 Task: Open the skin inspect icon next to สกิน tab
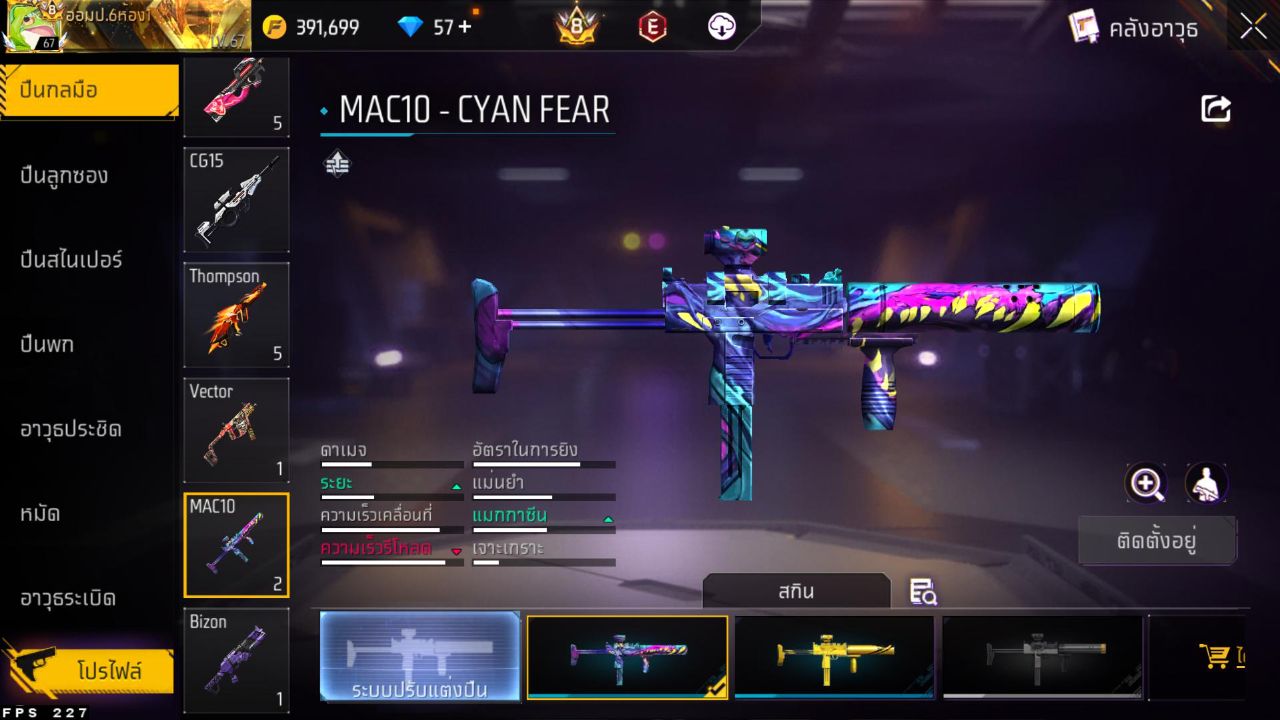click(922, 591)
